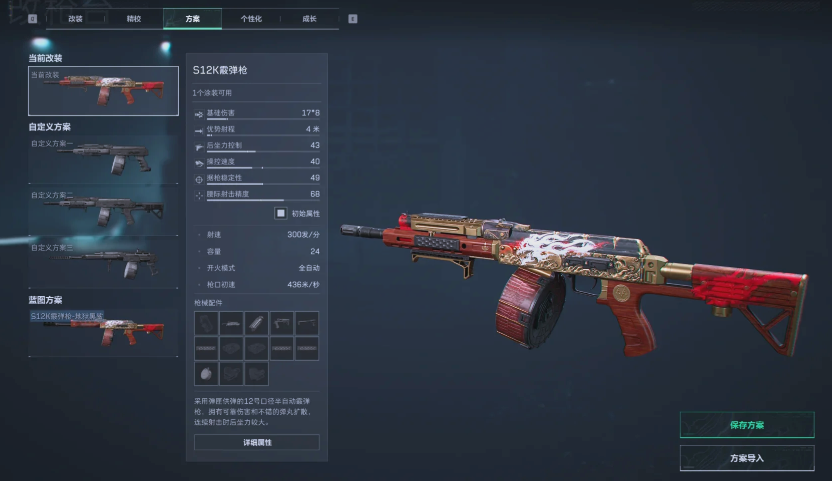Open 详细属性 detailed stats
The height and width of the screenshot is (481, 832).
point(256,442)
